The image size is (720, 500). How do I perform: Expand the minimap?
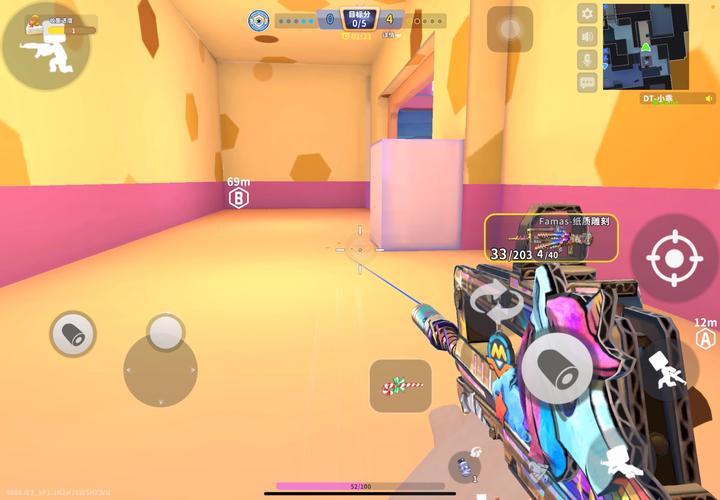(x=645, y=46)
